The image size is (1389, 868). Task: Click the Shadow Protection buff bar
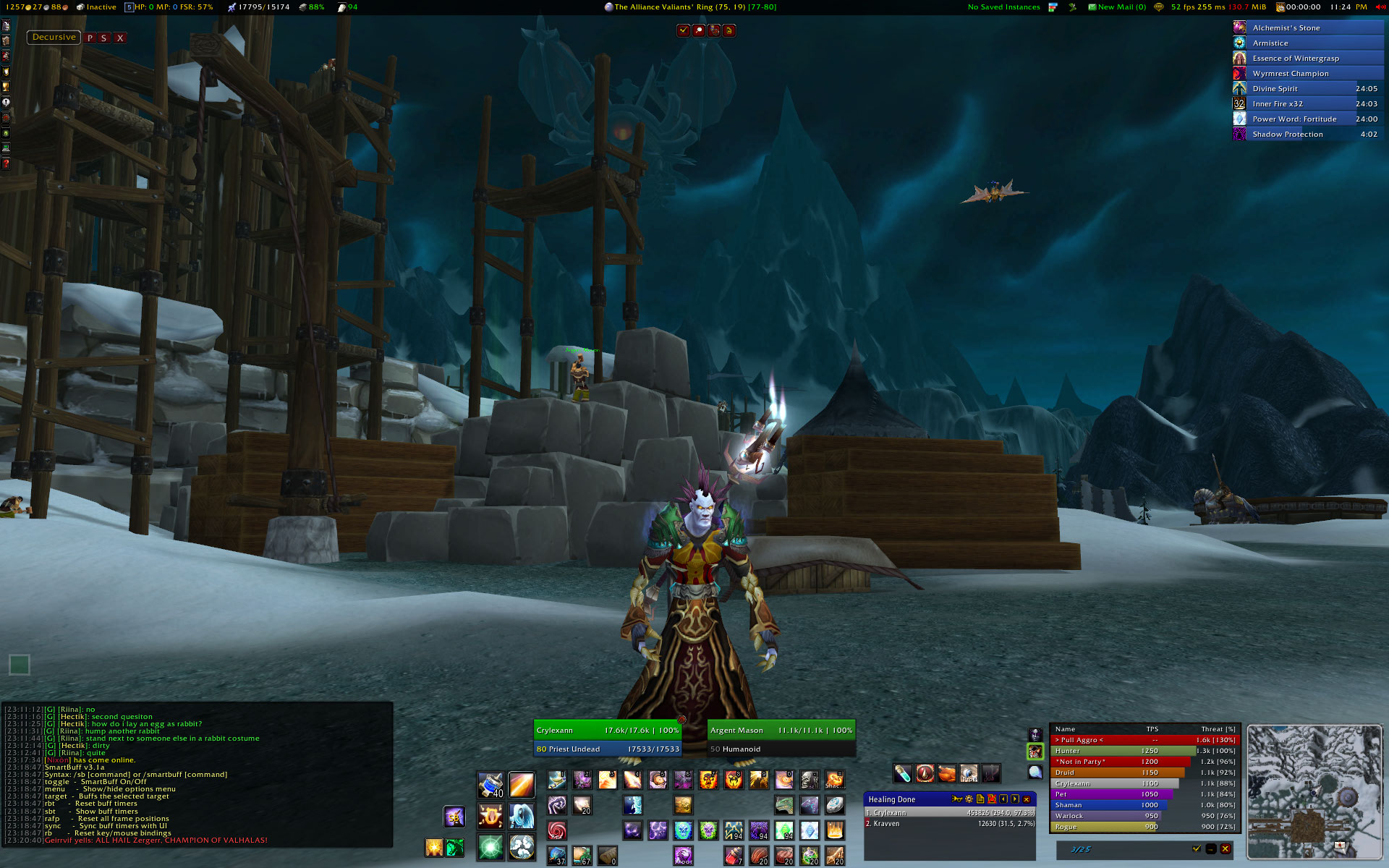click(x=1308, y=135)
